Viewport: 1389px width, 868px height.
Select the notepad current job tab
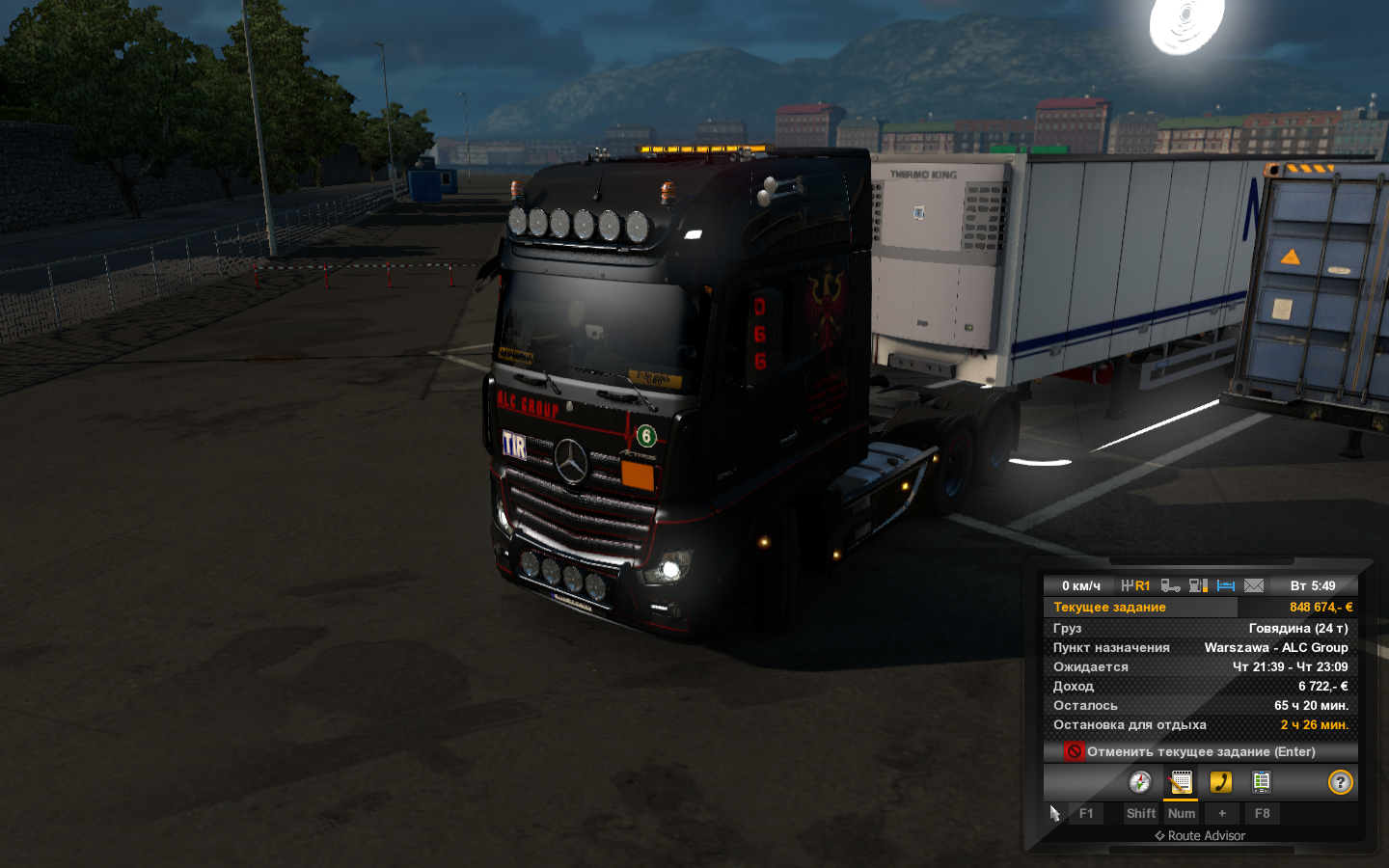coord(1181,782)
